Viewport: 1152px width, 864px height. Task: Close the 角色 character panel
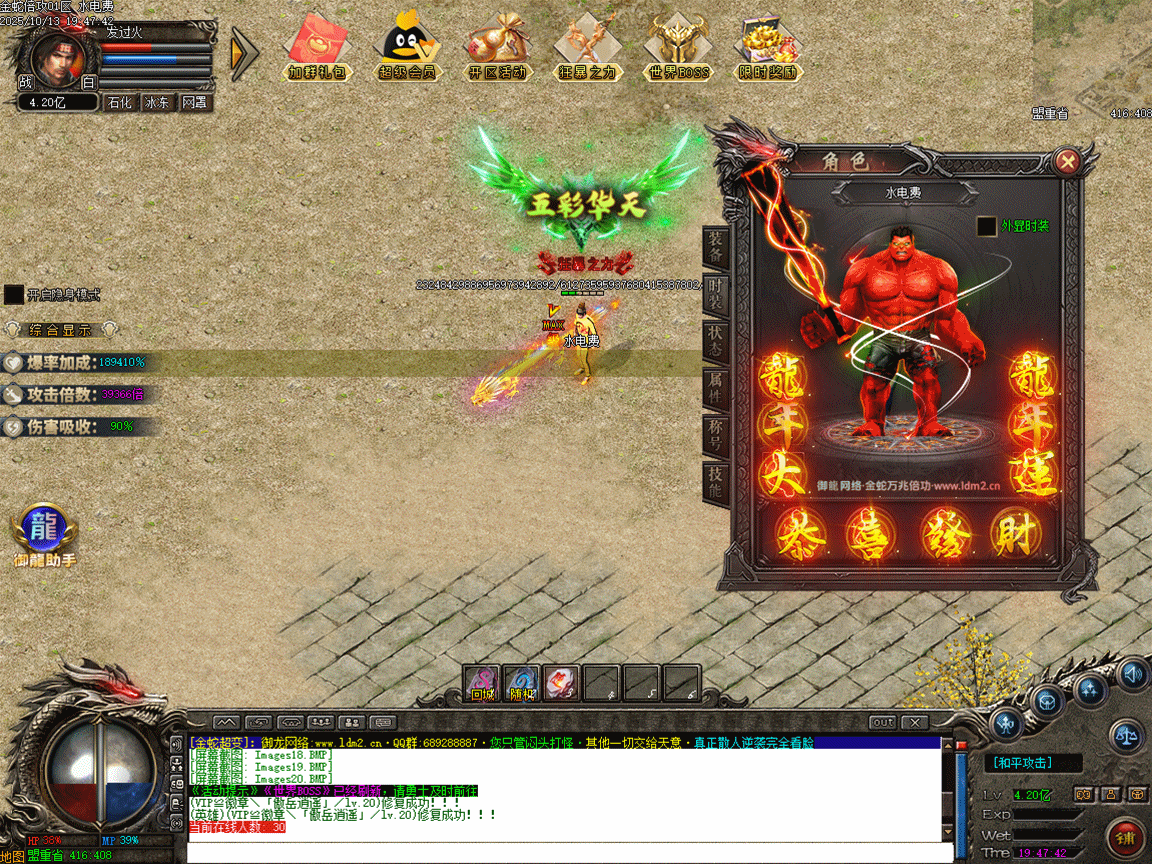point(1068,161)
